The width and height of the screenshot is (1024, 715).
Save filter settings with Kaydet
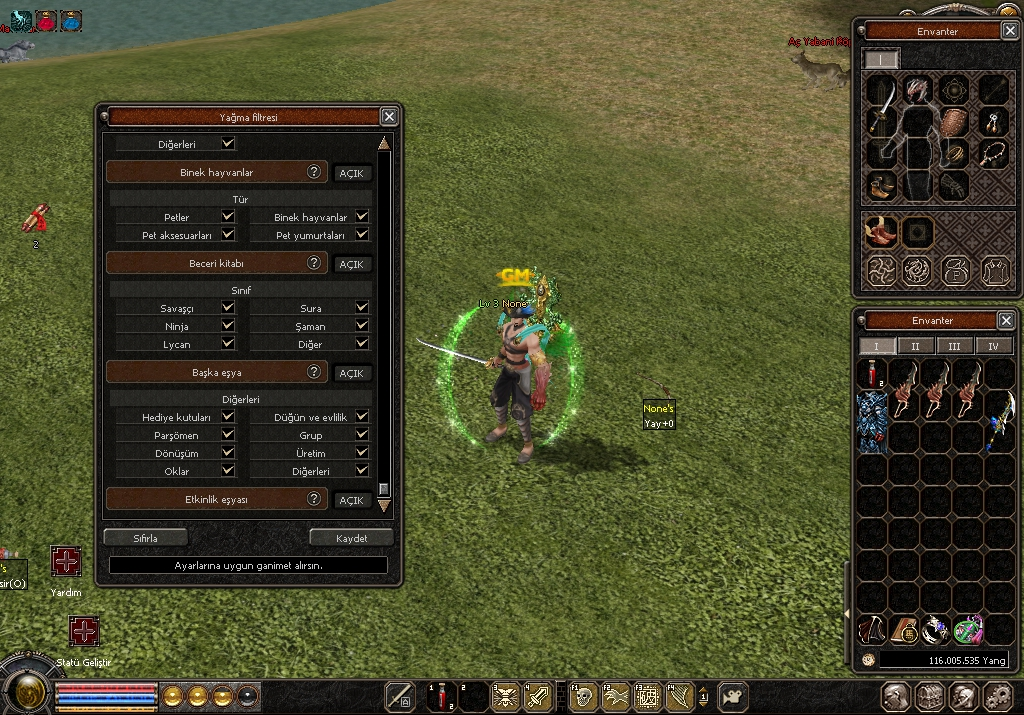(x=351, y=538)
